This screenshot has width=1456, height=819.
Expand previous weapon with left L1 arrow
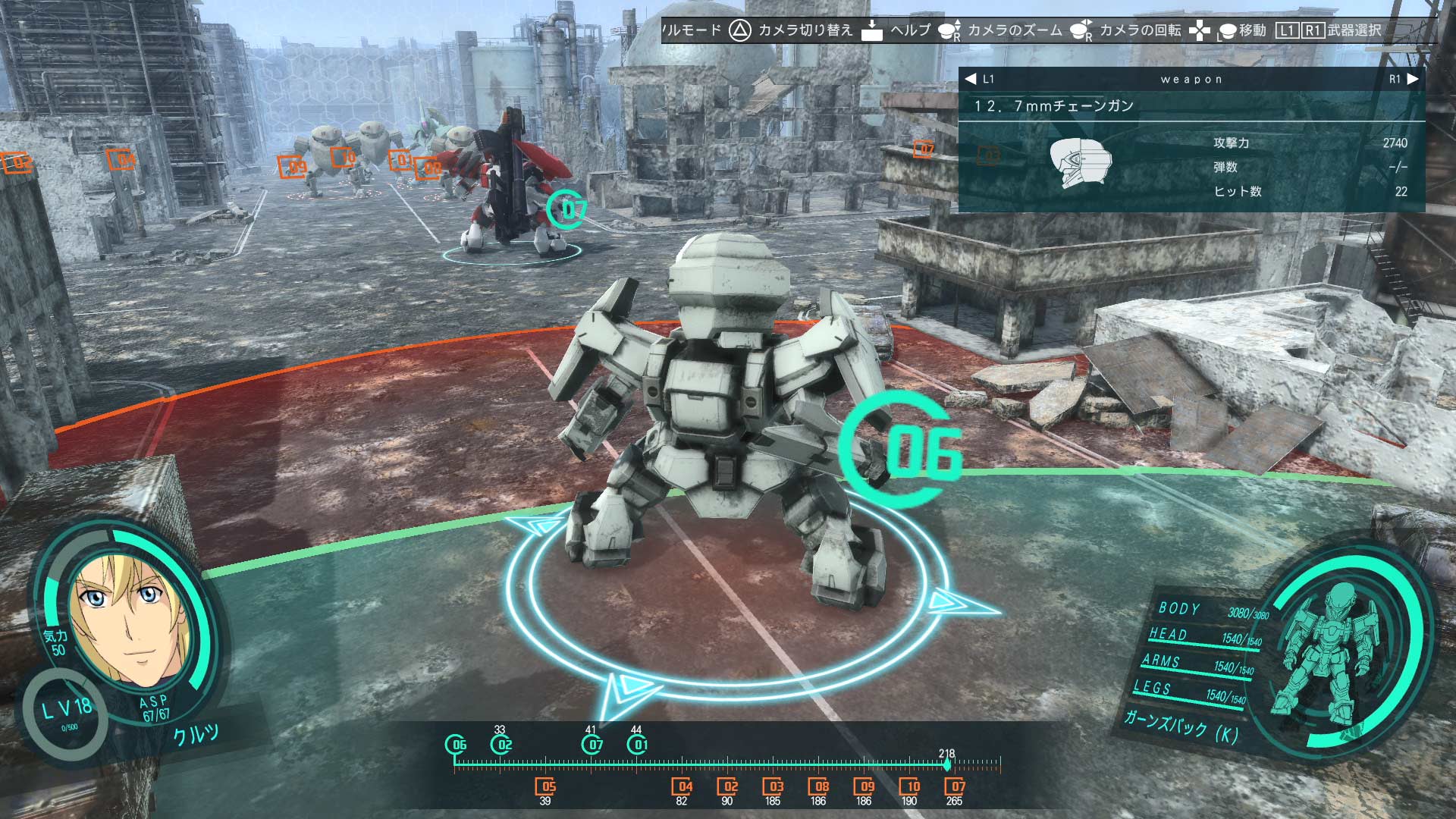pos(971,78)
